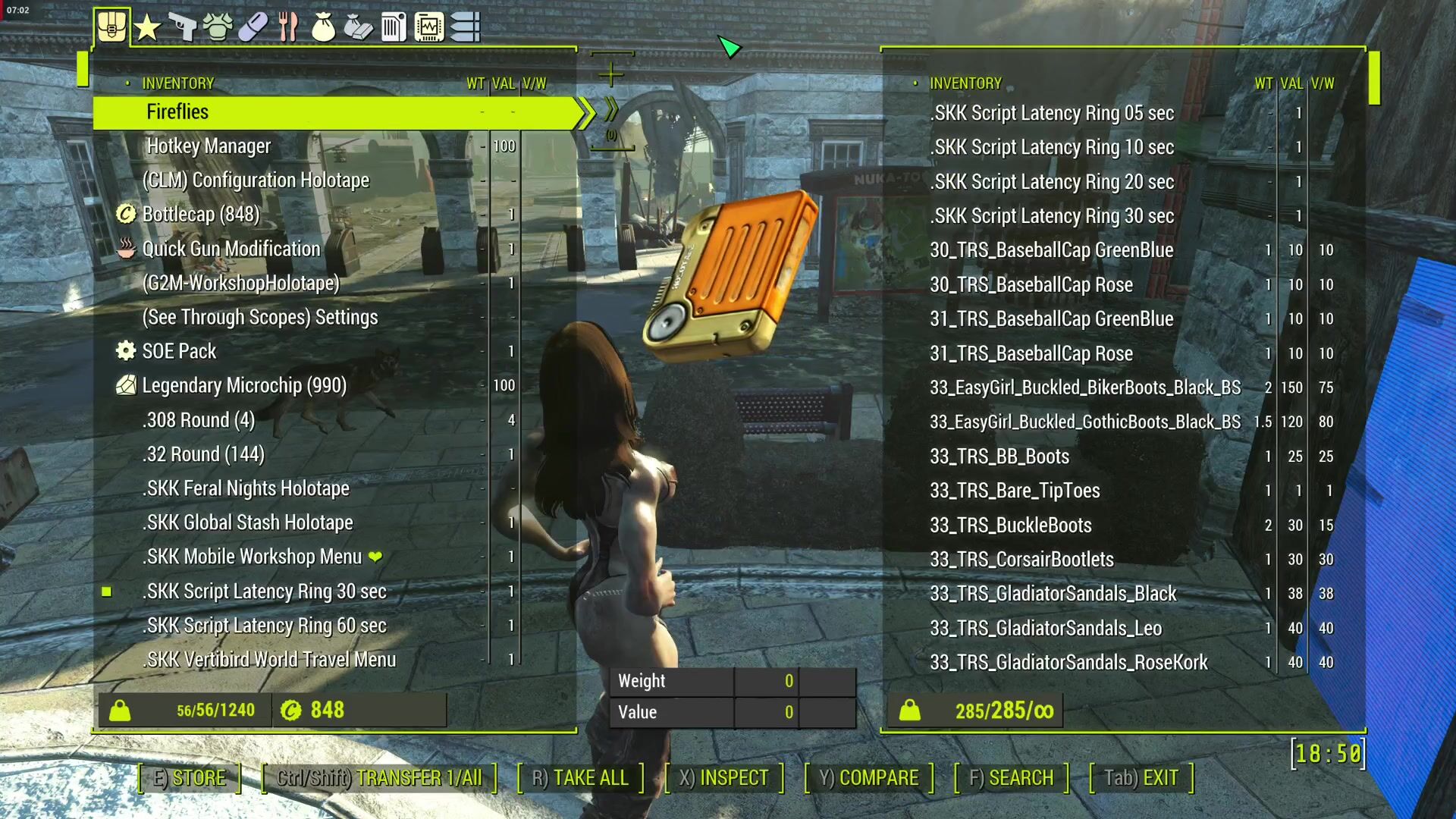Screen dimensions: 1456x819
Task: Show the apparel armor category tab
Action: (x=218, y=28)
